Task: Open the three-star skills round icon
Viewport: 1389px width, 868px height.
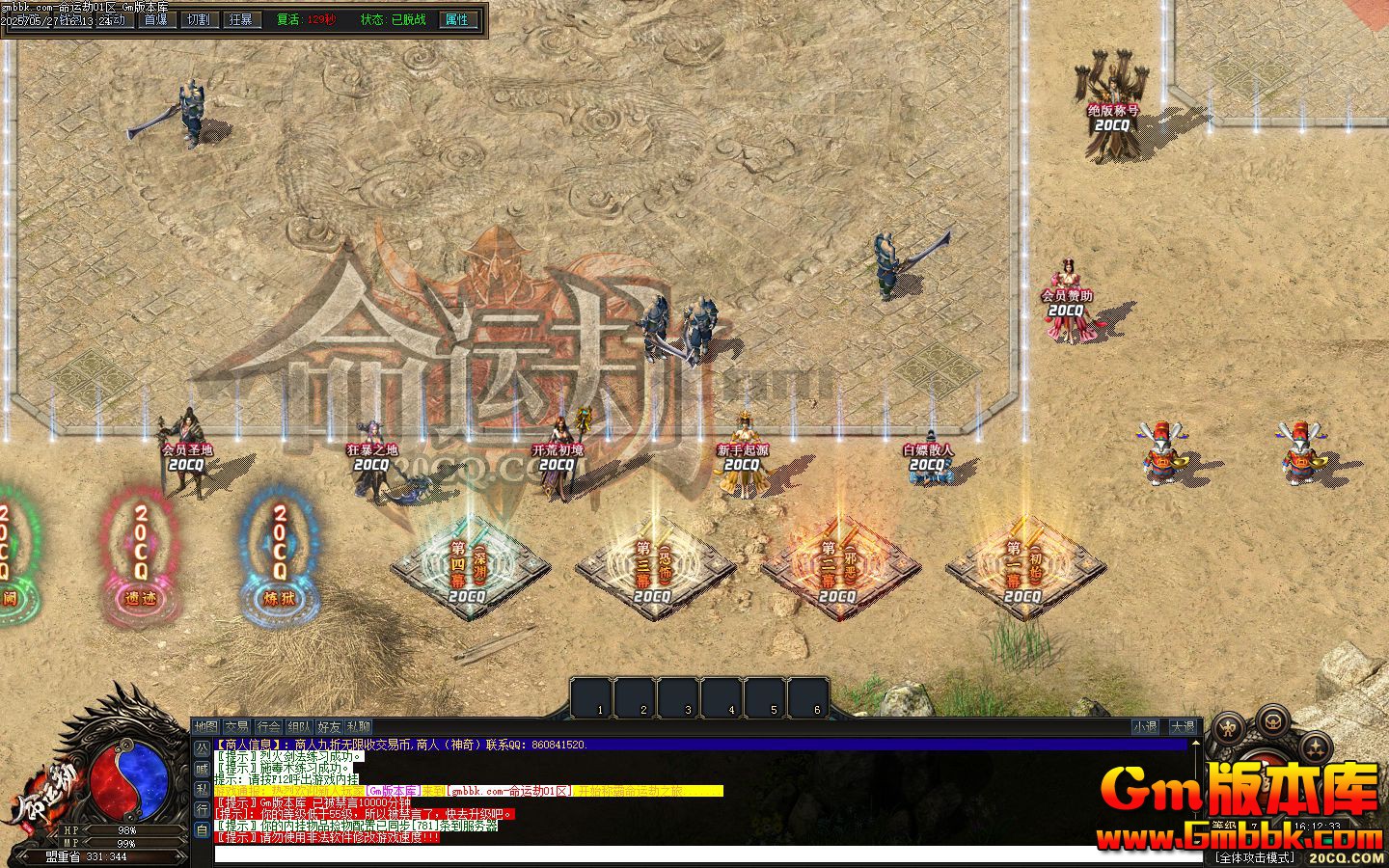Action: (1317, 746)
